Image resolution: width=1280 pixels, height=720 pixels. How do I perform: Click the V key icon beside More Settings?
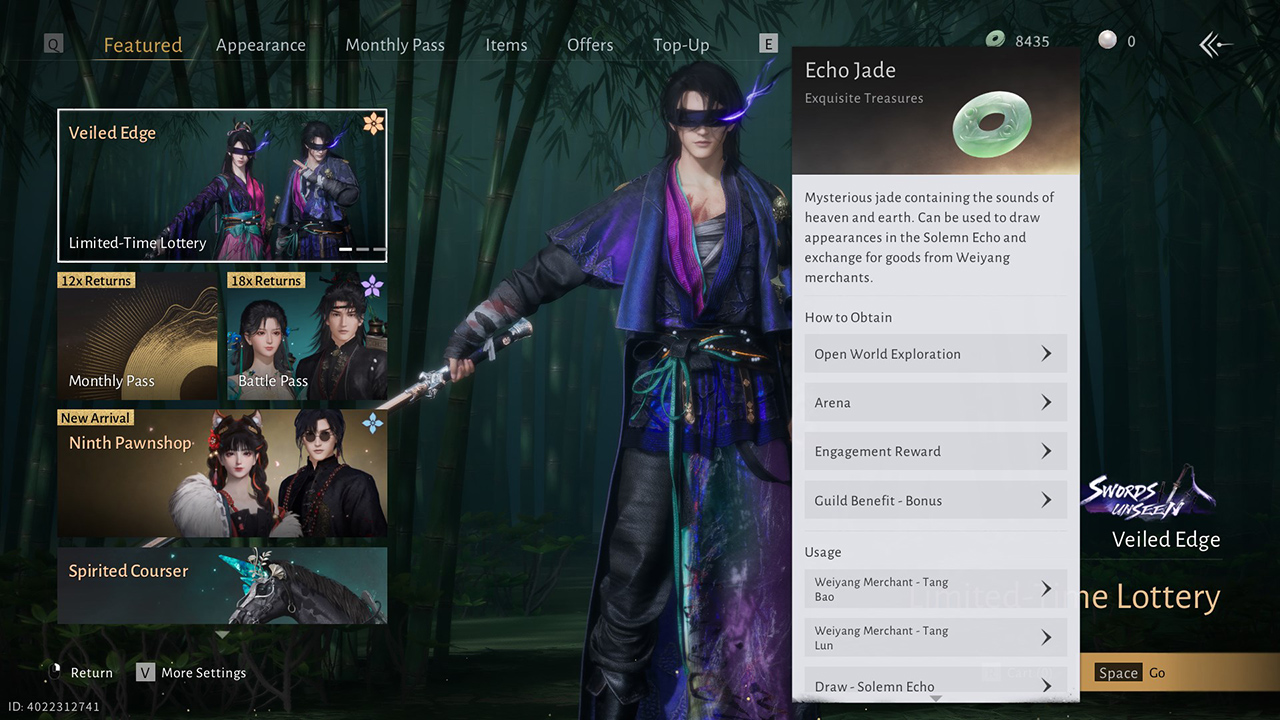coord(145,672)
